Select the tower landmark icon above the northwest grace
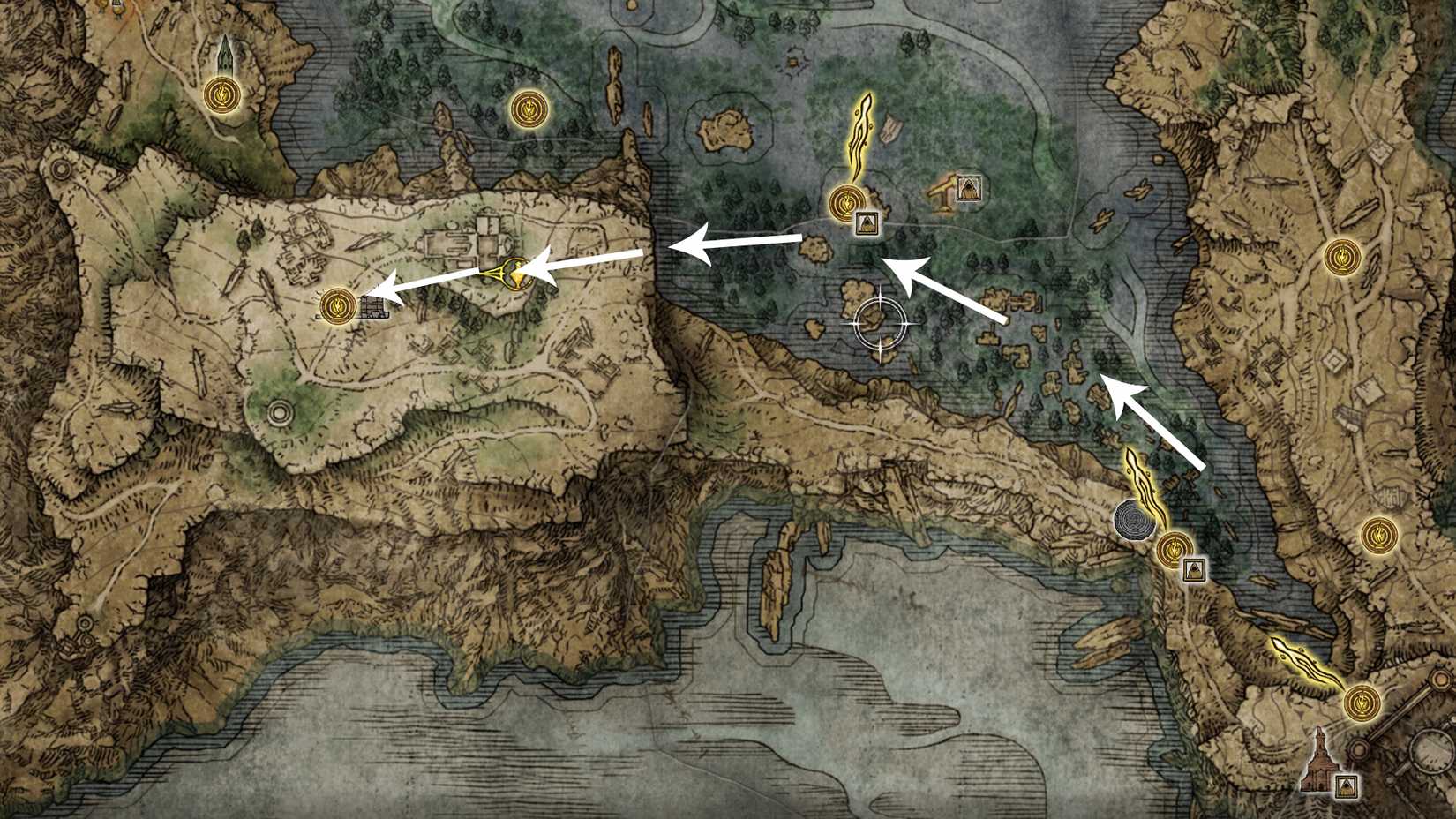Viewport: 1456px width, 819px height. [x=227, y=55]
